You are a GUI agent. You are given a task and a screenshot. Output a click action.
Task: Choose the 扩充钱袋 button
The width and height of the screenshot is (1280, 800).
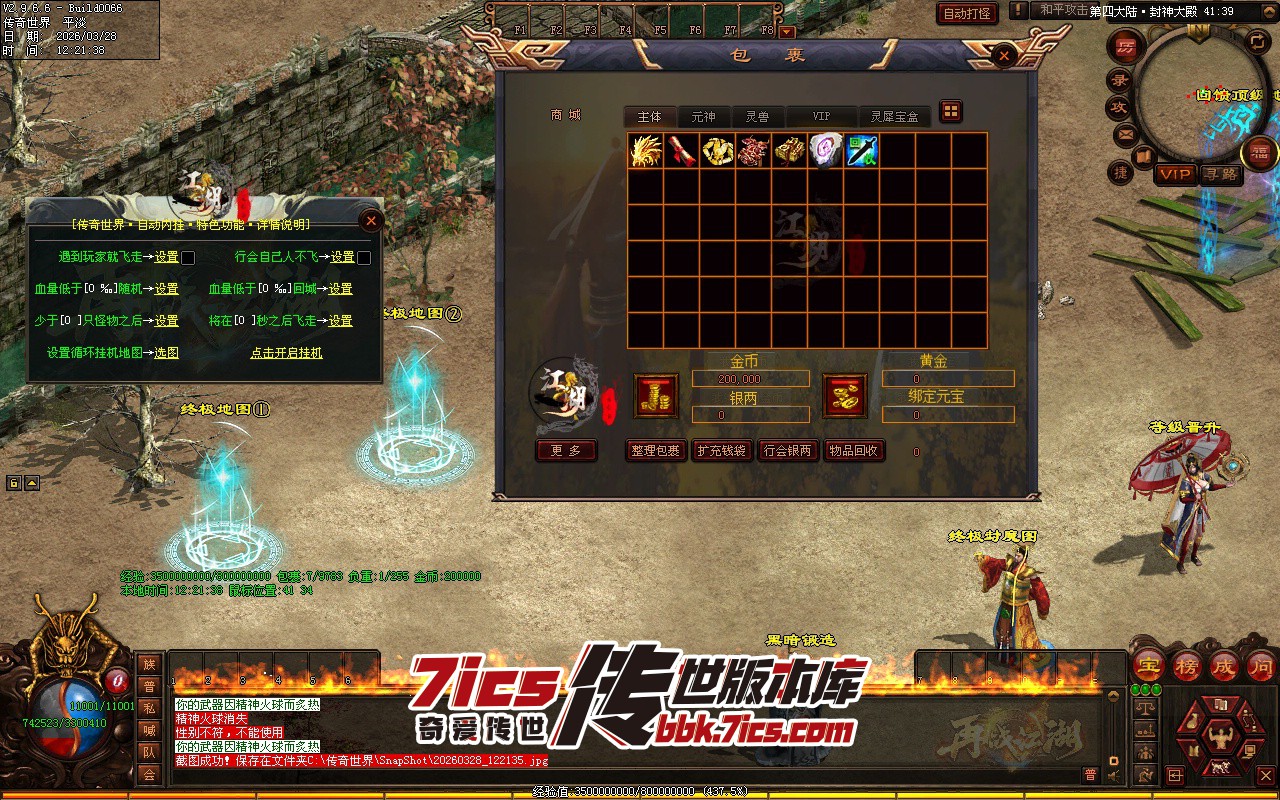point(721,451)
